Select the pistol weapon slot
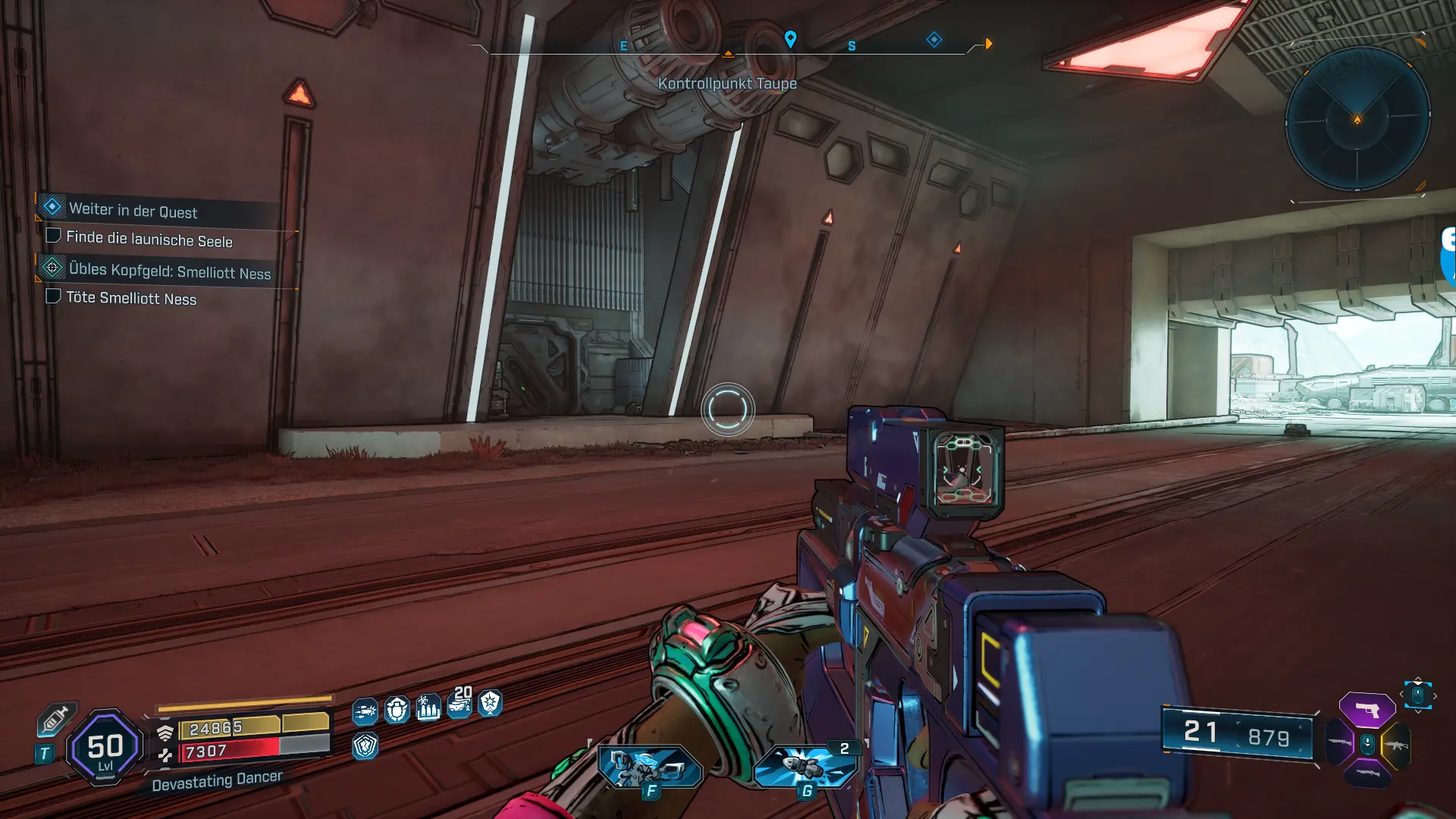 (1367, 711)
